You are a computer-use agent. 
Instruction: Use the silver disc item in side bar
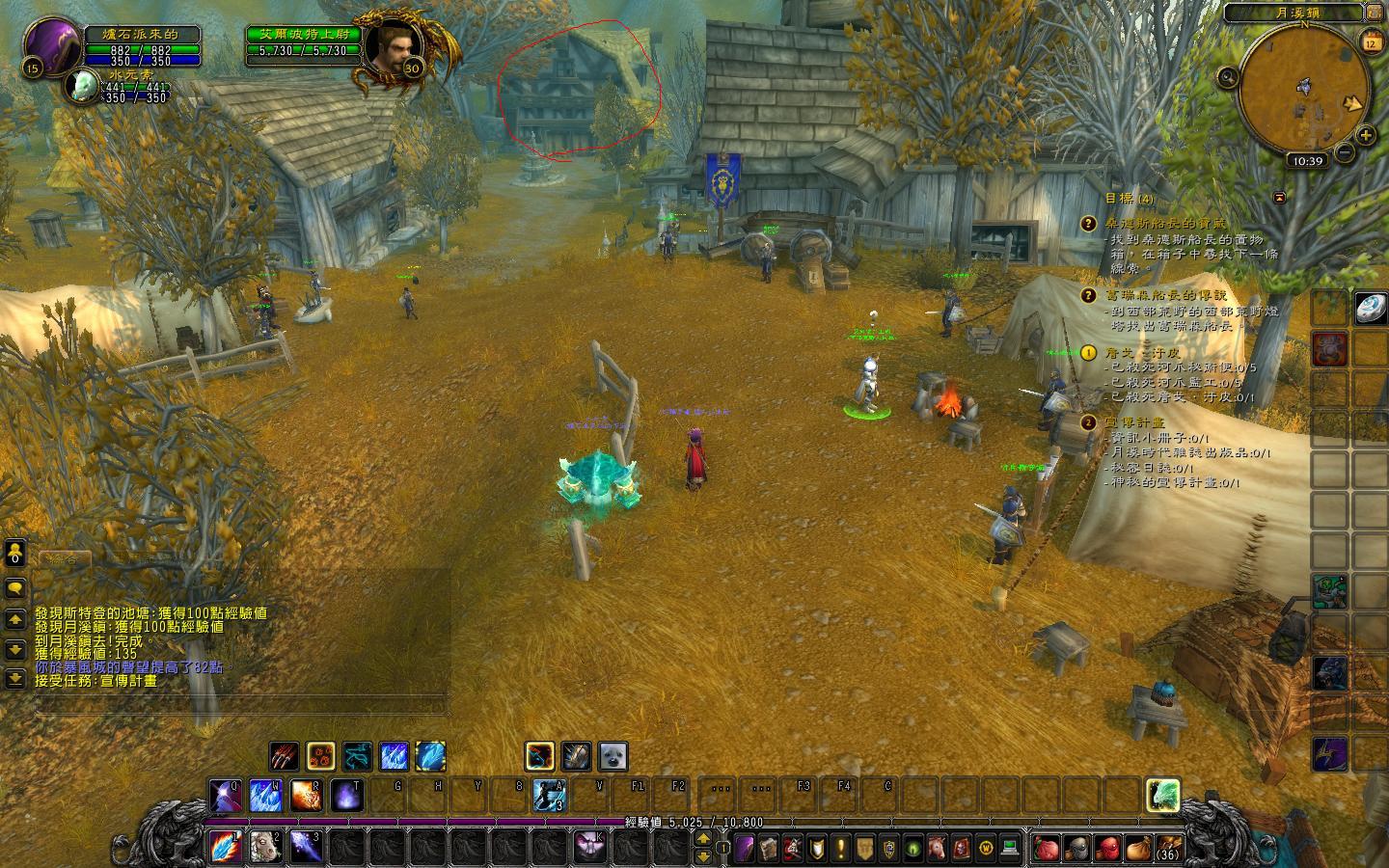pos(1370,307)
